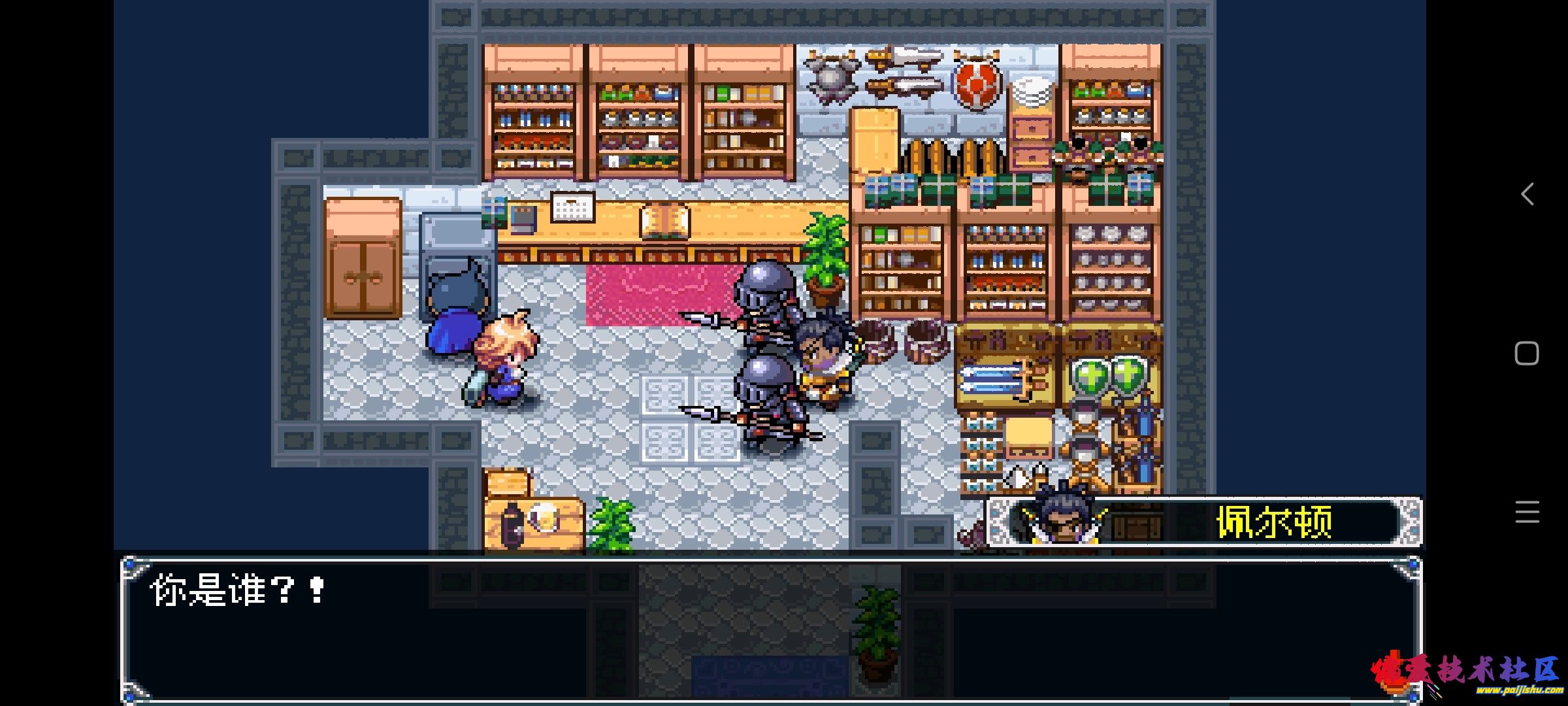
Task: Tap the Android back arrow
Action: click(x=1527, y=194)
